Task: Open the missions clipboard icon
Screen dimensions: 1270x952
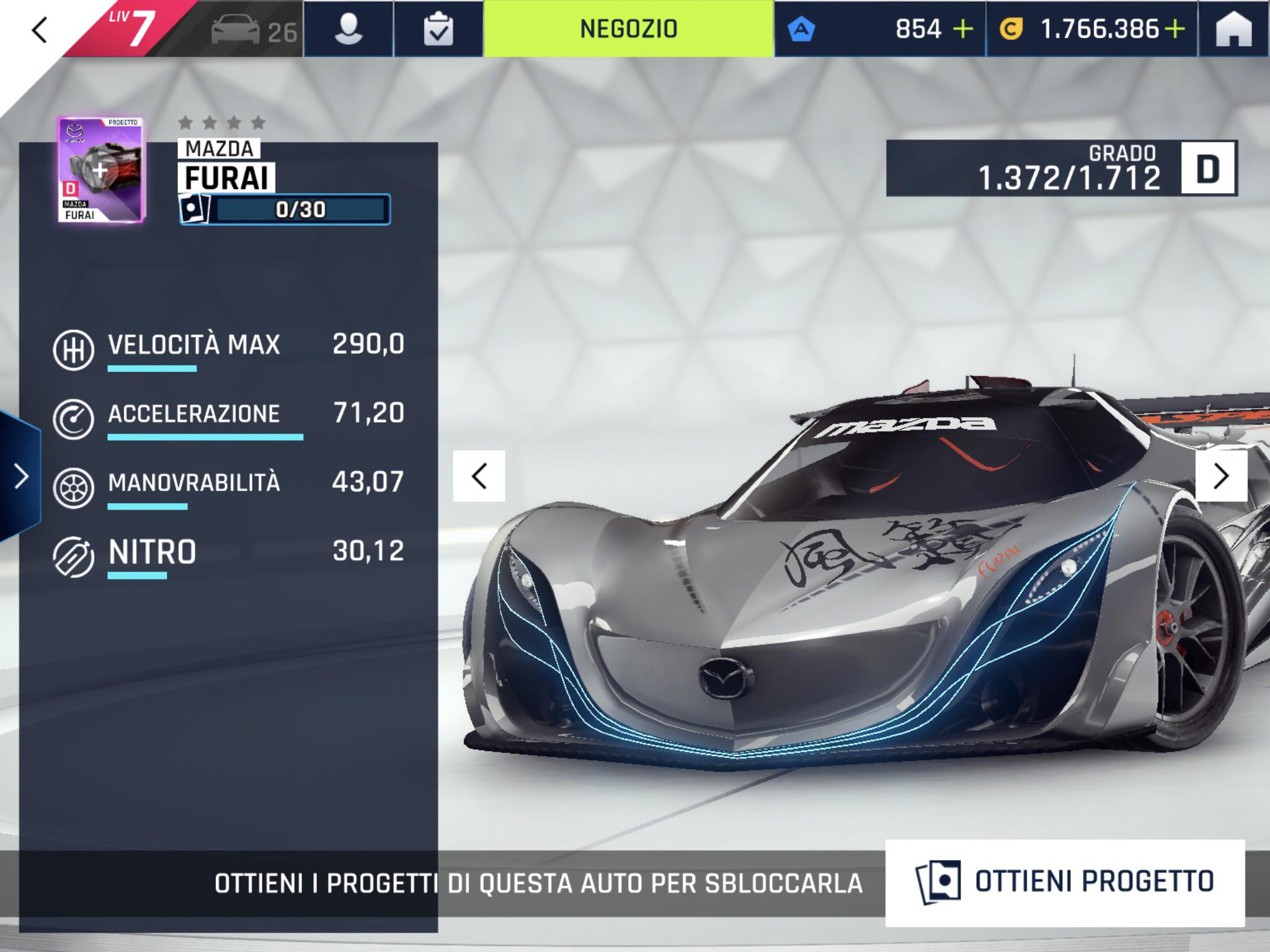Action: [438, 30]
